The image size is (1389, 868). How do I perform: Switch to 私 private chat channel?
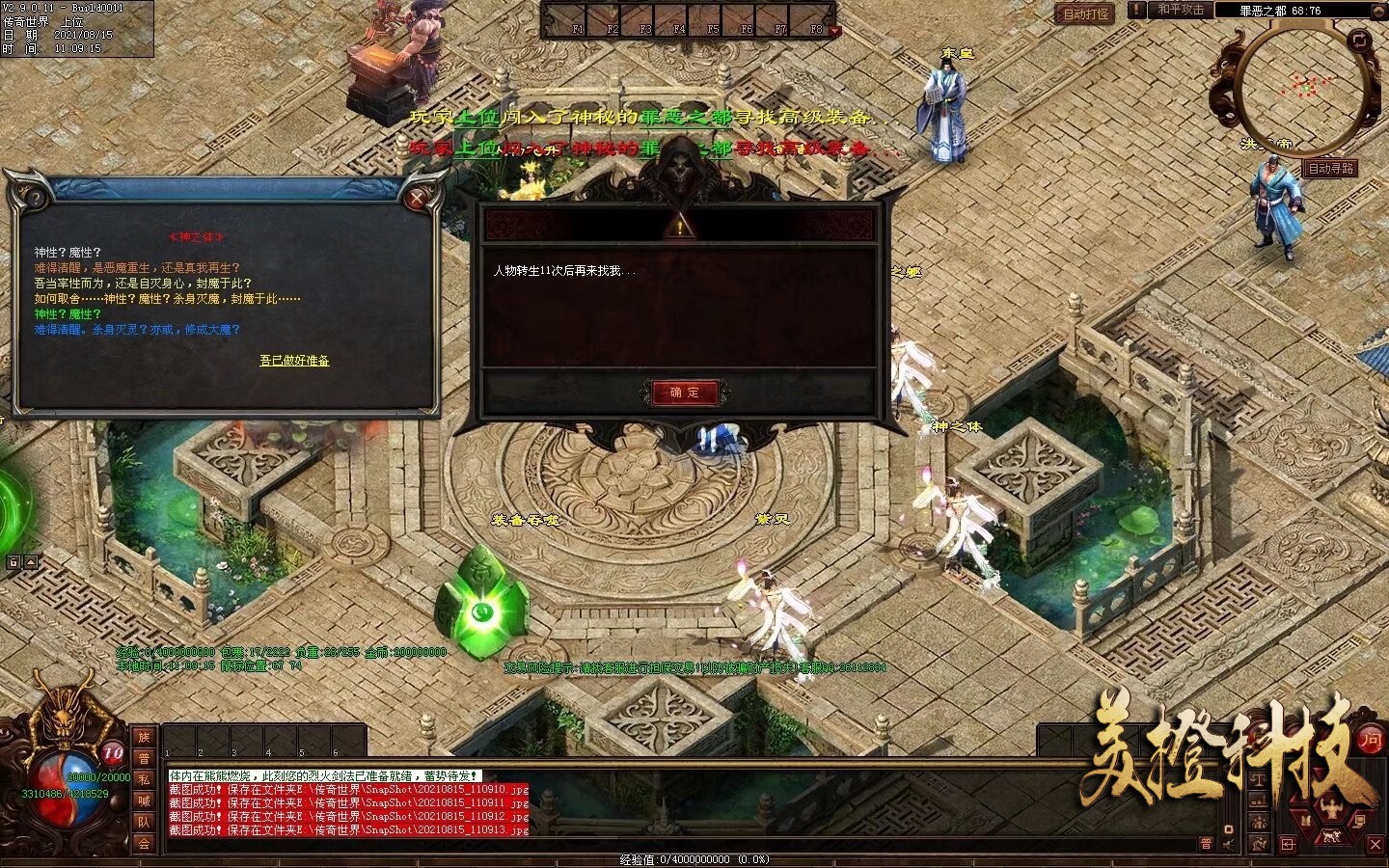[x=144, y=779]
